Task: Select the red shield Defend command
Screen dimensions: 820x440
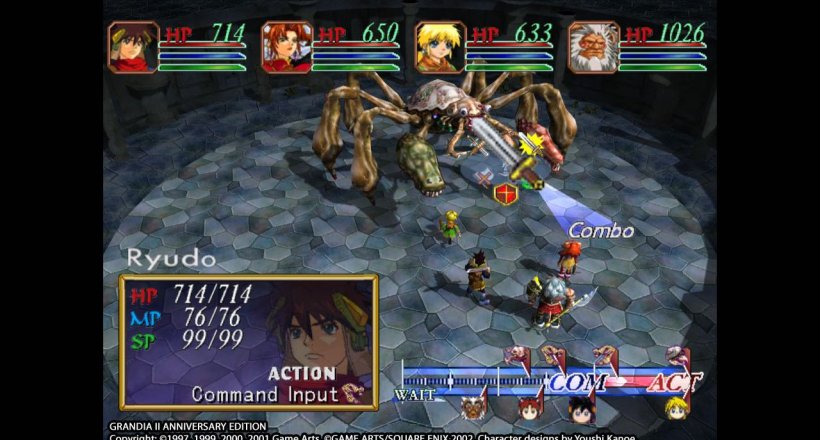Action: pyautogui.click(x=506, y=193)
